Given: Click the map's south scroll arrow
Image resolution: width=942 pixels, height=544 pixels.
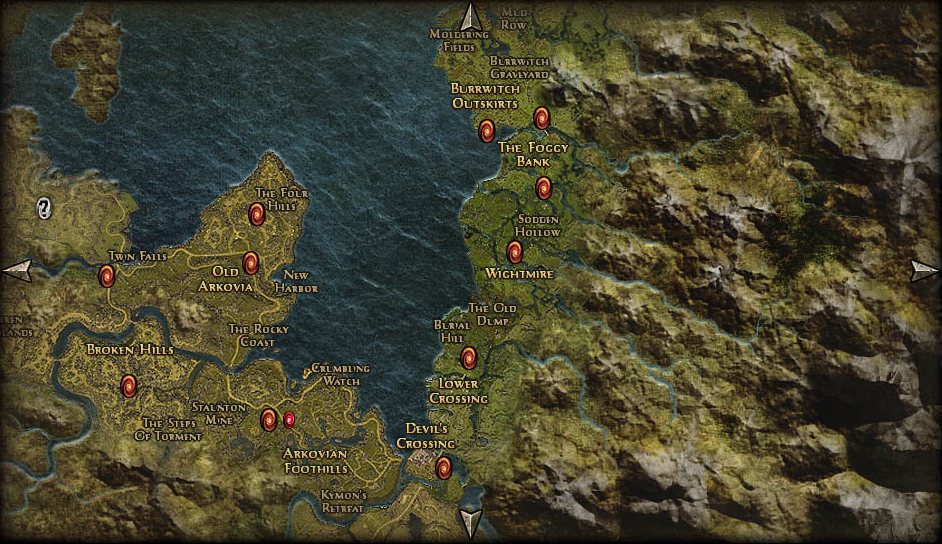Looking at the screenshot, I should [x=470, y=523].
